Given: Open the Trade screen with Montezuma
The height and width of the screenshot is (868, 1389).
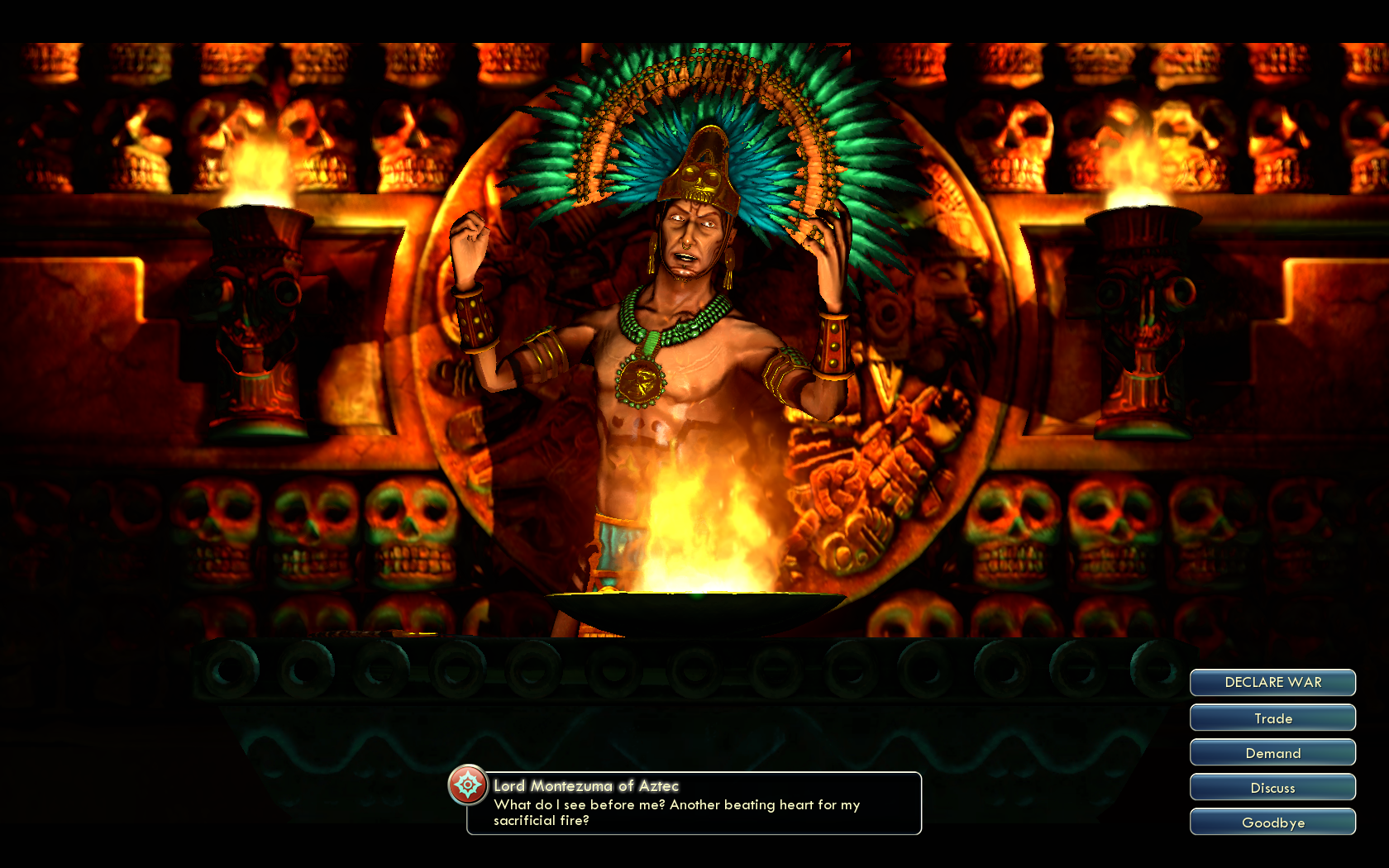Looking at the screenshot, I should click(x=1272, y=718).
